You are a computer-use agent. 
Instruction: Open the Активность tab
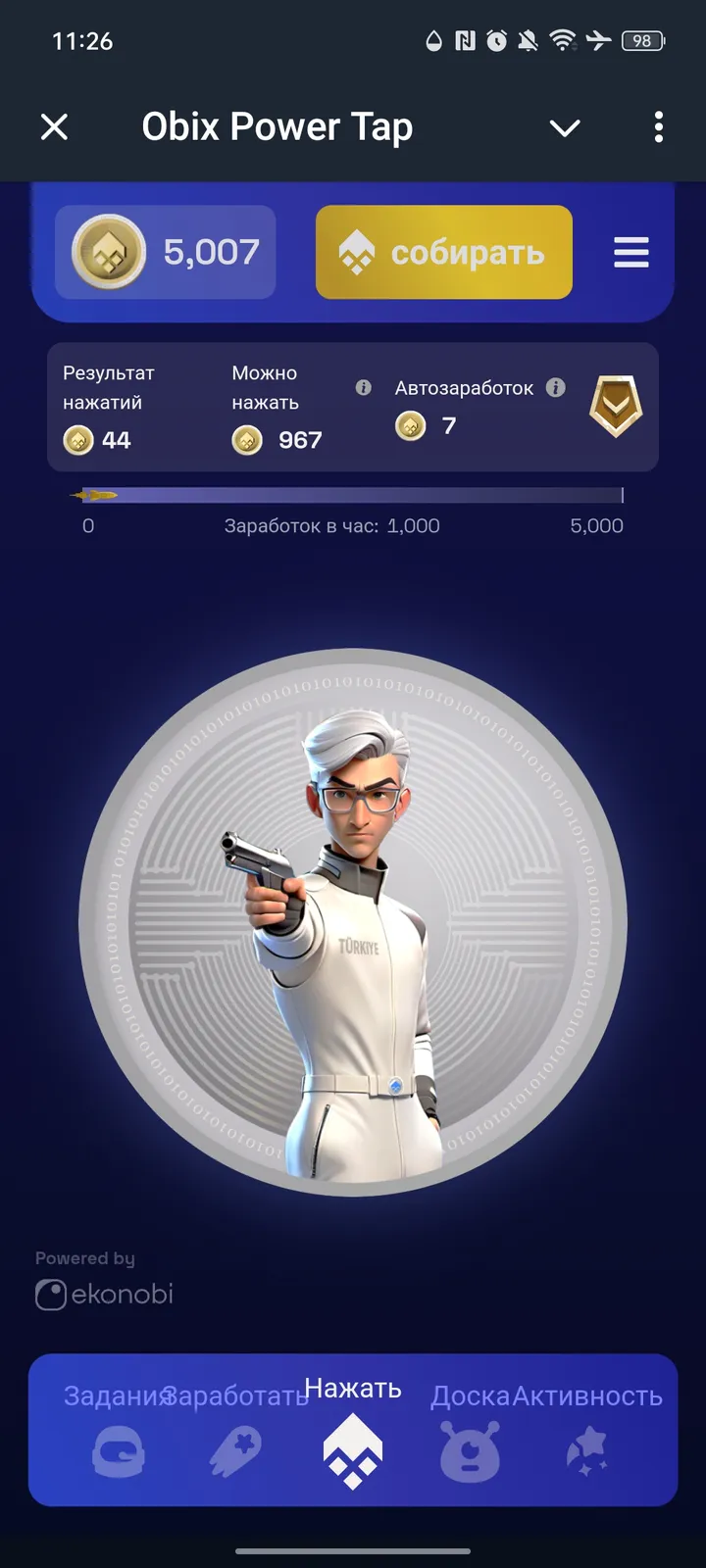coord(588,1431)
